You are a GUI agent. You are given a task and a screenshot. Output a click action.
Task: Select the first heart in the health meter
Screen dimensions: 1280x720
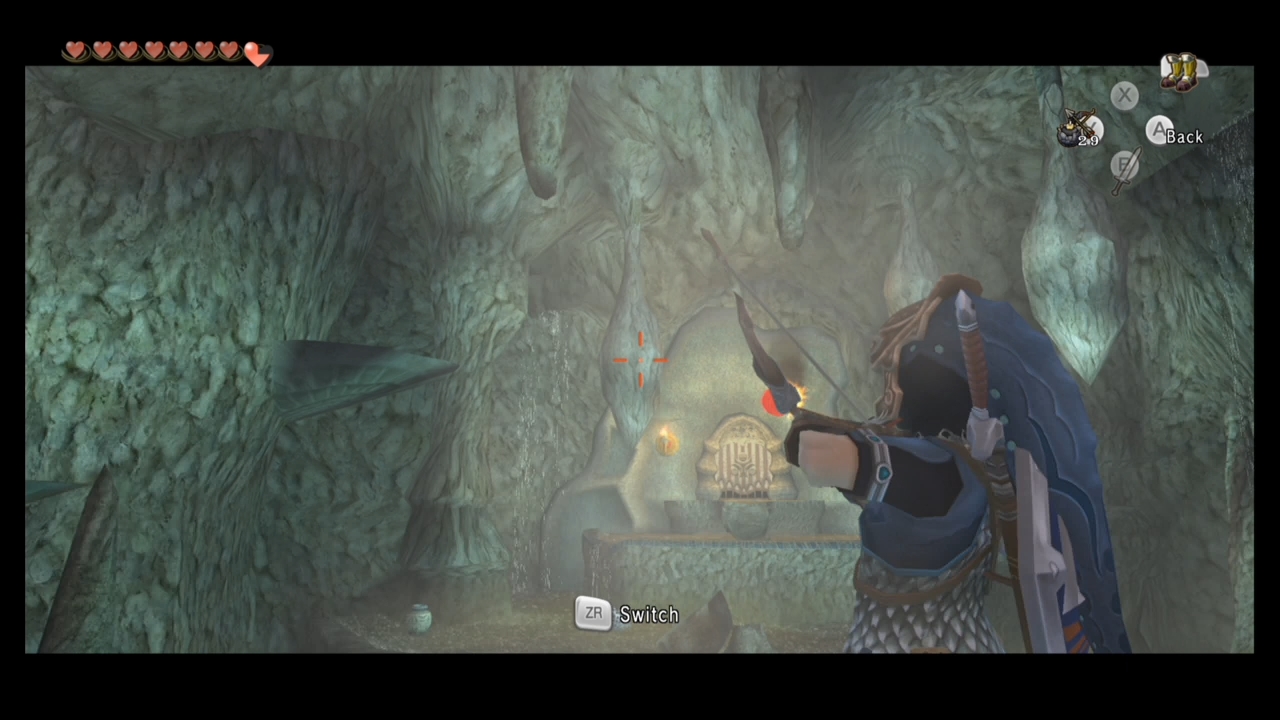tap(76, 49)
